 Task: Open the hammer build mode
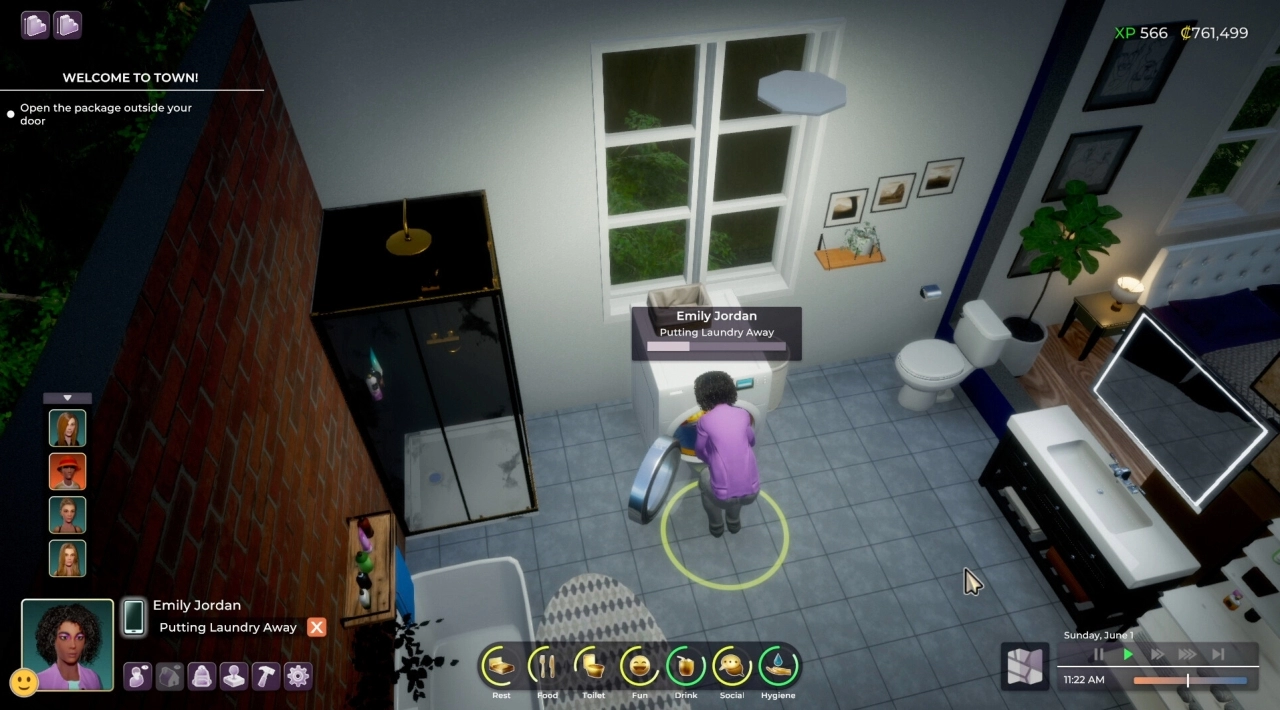(265, 676)
